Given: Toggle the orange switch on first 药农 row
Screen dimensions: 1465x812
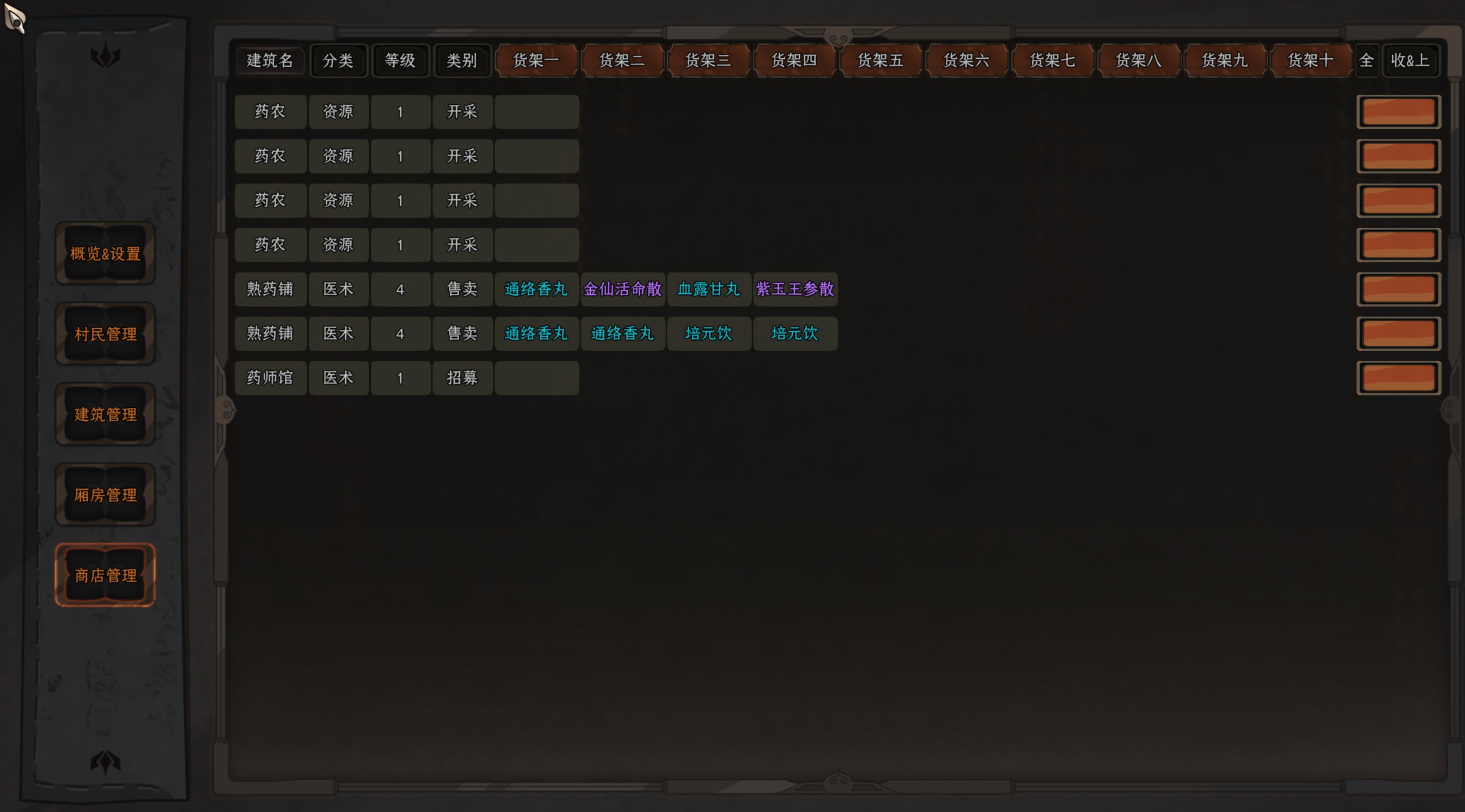Looking at the screenshot, I should [x=1399, y=112].
